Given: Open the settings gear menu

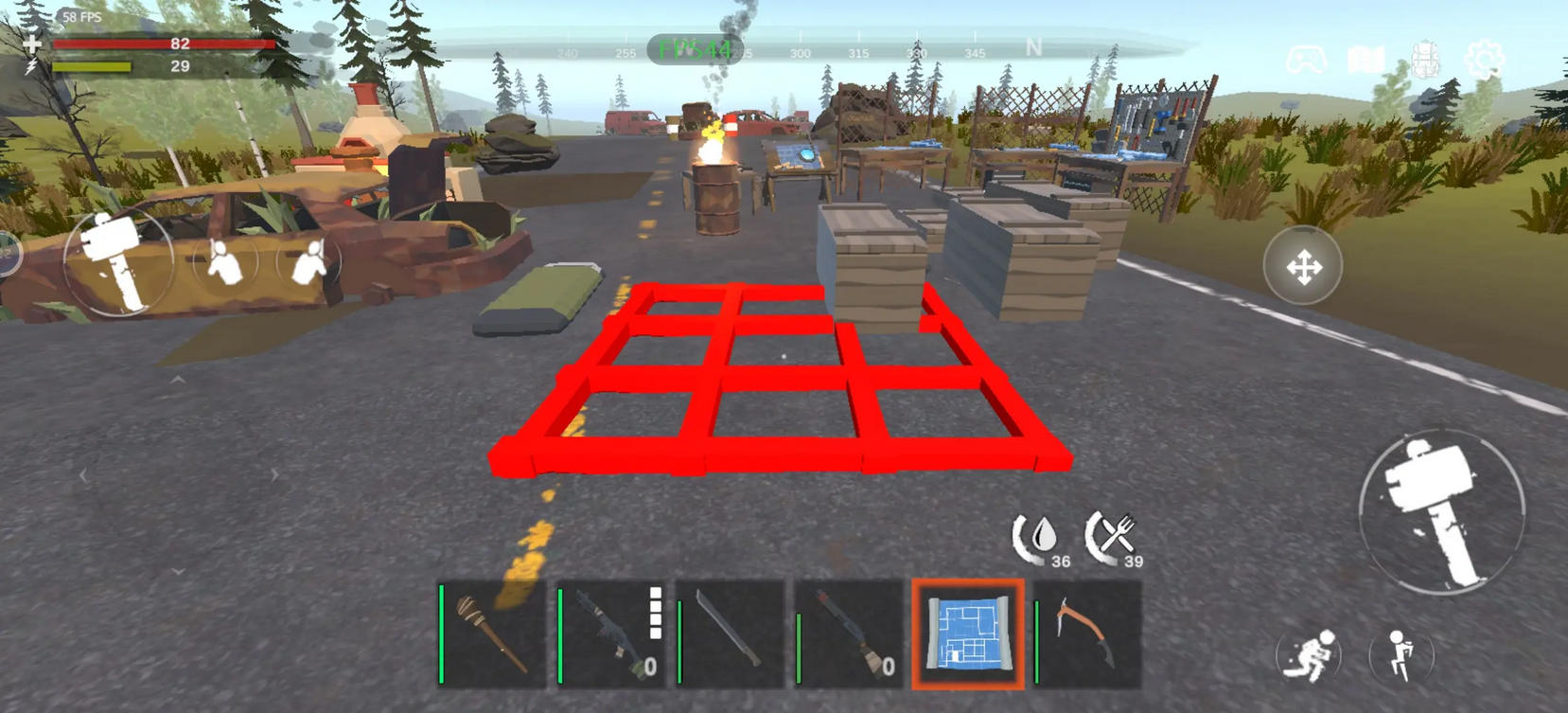Looking at the screenshot, I should 1484,61.
